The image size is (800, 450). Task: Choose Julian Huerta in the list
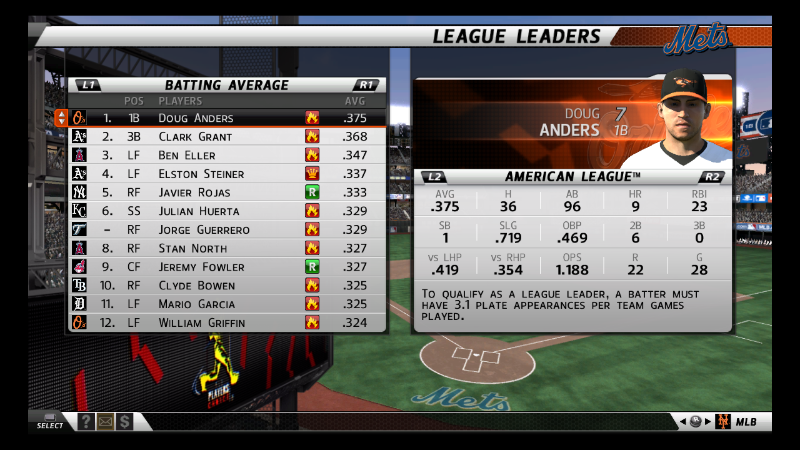click(198, 211)
